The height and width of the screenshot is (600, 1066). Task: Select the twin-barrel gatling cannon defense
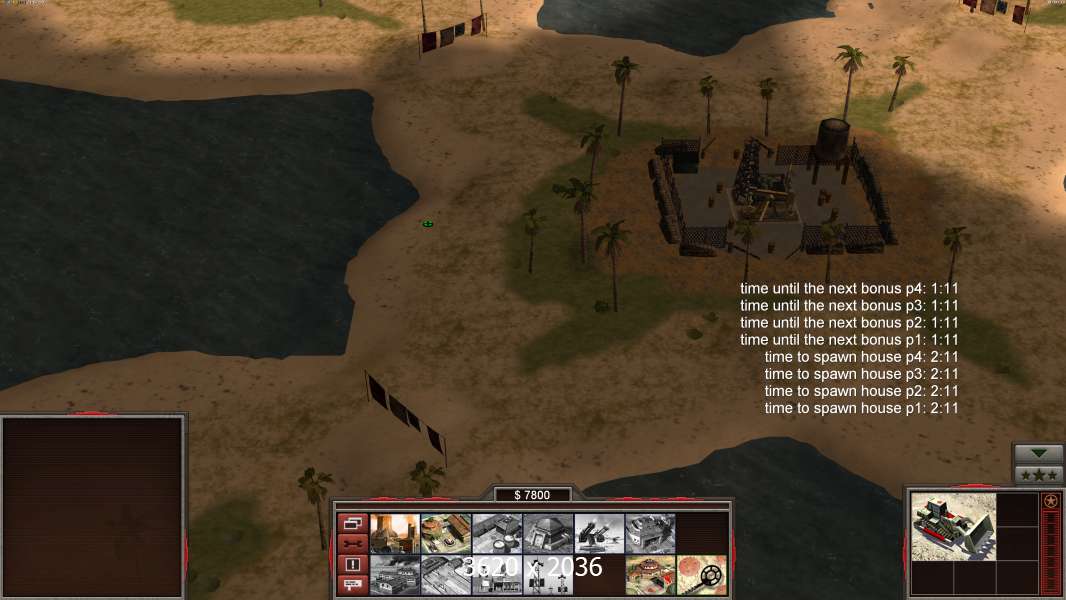(x=599, y=533)
